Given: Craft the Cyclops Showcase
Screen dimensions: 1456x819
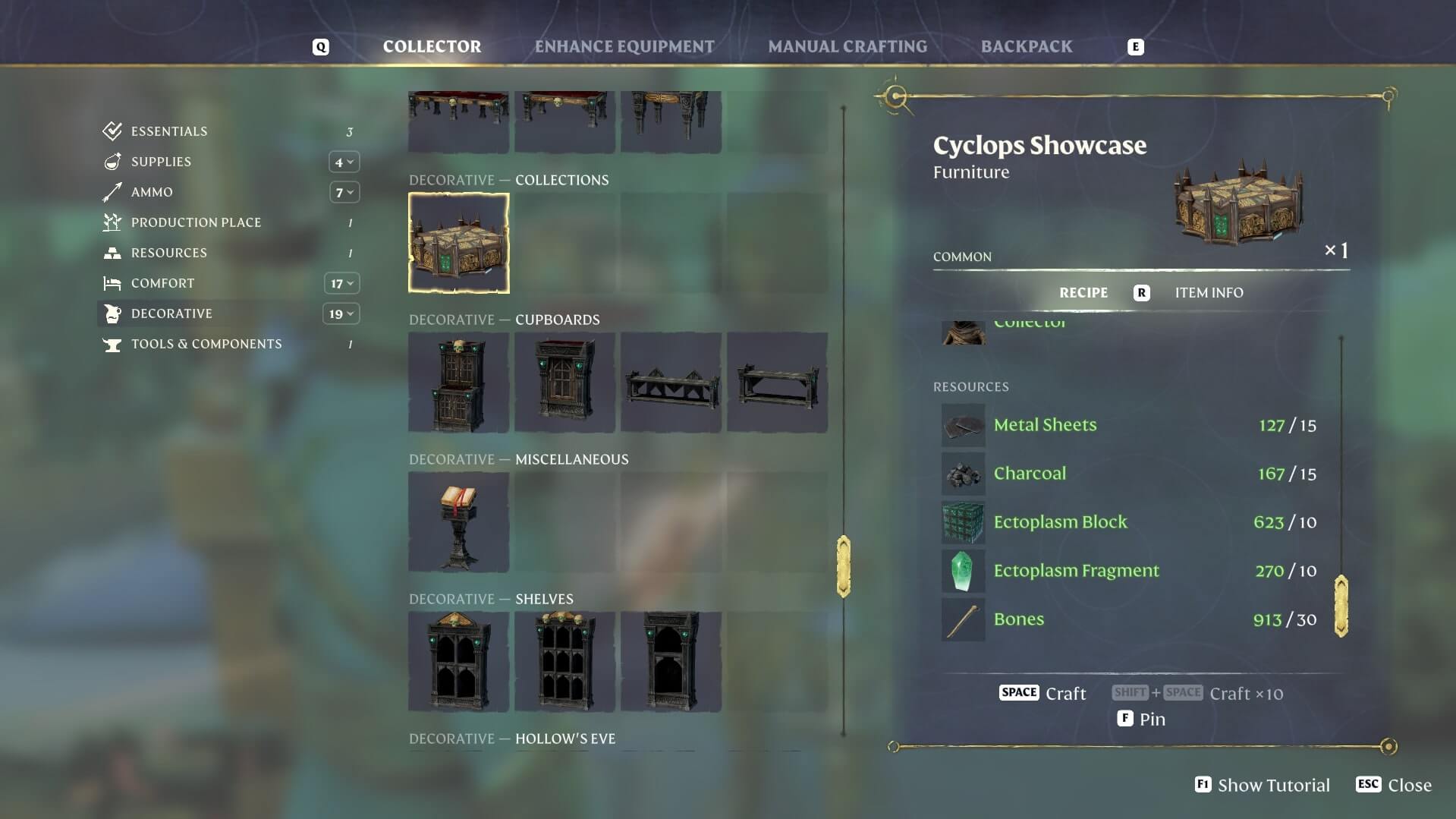Looking at the screenshot, I should pyautogui.click(x=1042, y=693).
